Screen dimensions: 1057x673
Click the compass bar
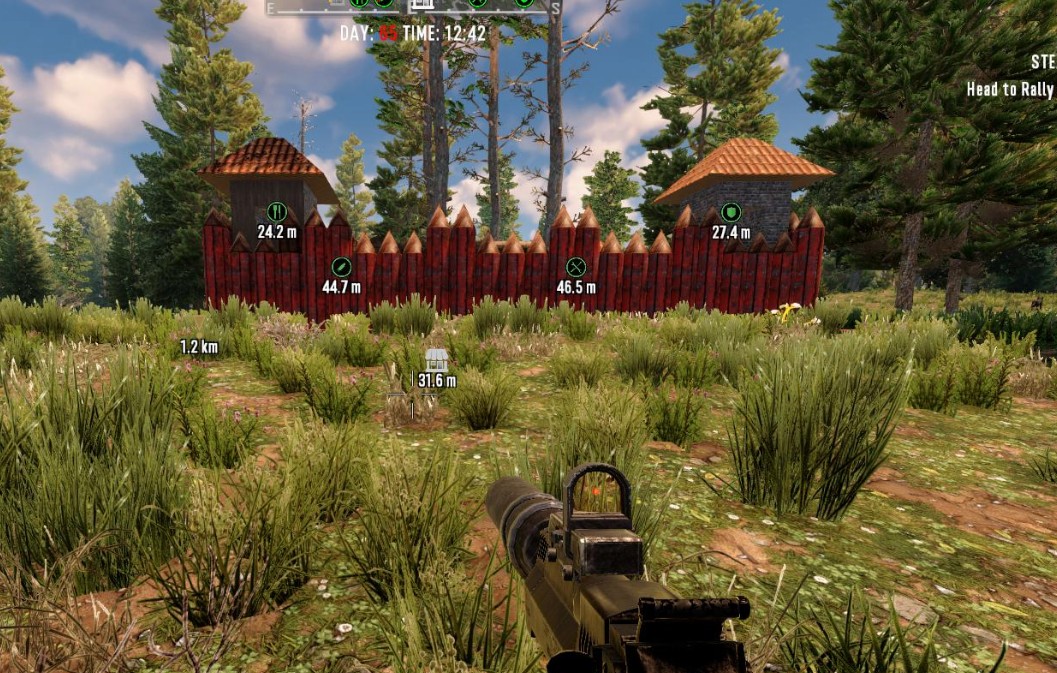coord(410,5)
